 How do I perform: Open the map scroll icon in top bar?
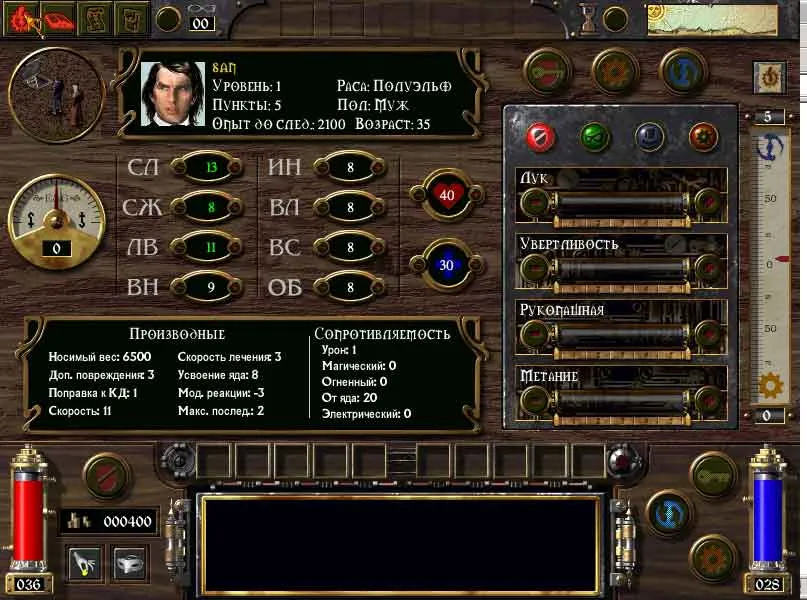[x=96, y=17]
